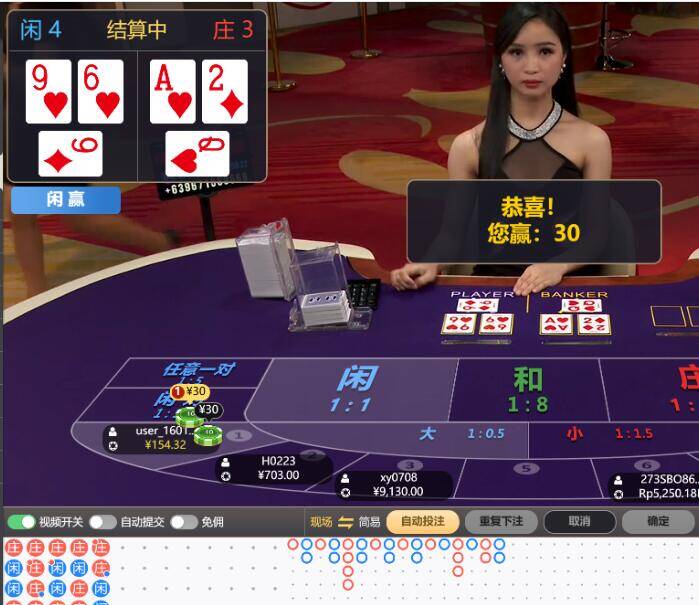
Task: Place a bet on 闲 (Player) 1:1
Action: tap(355, 390)
